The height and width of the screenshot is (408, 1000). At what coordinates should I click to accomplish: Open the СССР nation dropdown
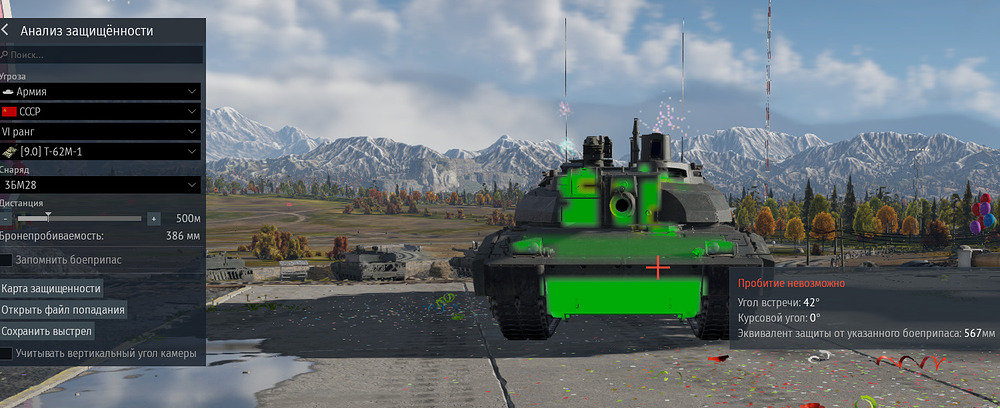tap(101, 111)
